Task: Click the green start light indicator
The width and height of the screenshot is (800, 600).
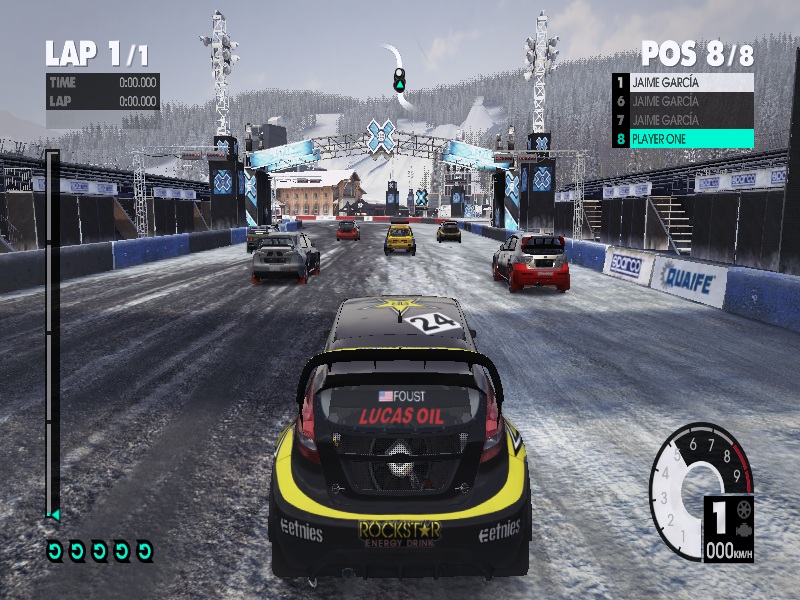Action: click(399, 79)
